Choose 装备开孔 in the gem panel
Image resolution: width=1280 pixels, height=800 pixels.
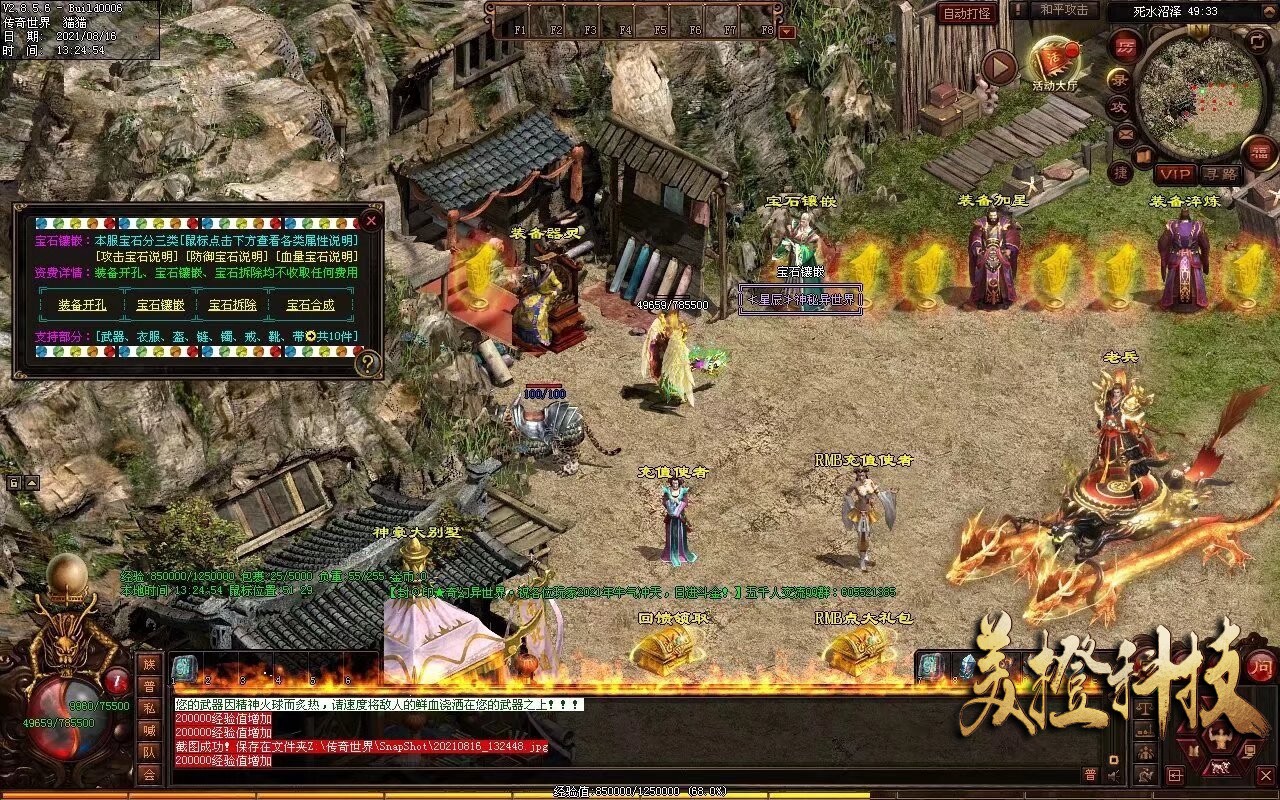[x=82, y=305]
